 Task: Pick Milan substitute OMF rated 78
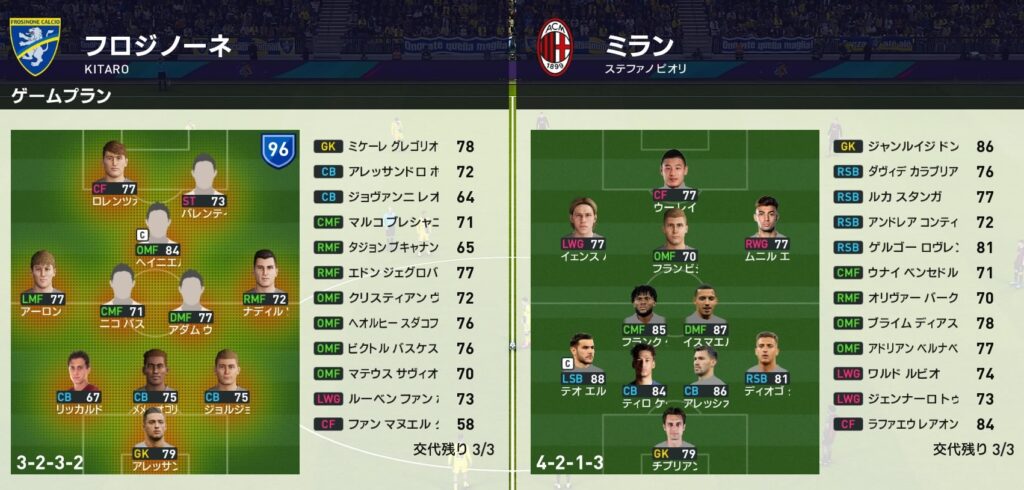coord(910,323)
